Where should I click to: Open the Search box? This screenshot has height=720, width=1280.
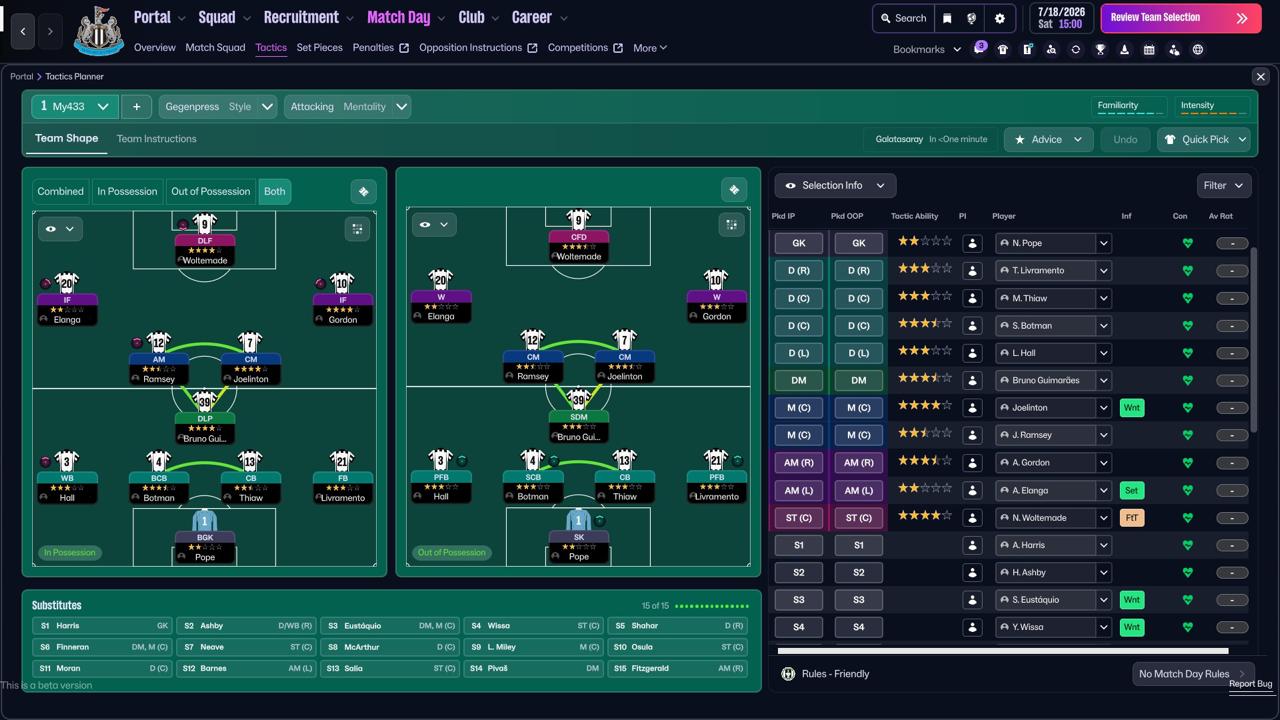coord(902,18)
